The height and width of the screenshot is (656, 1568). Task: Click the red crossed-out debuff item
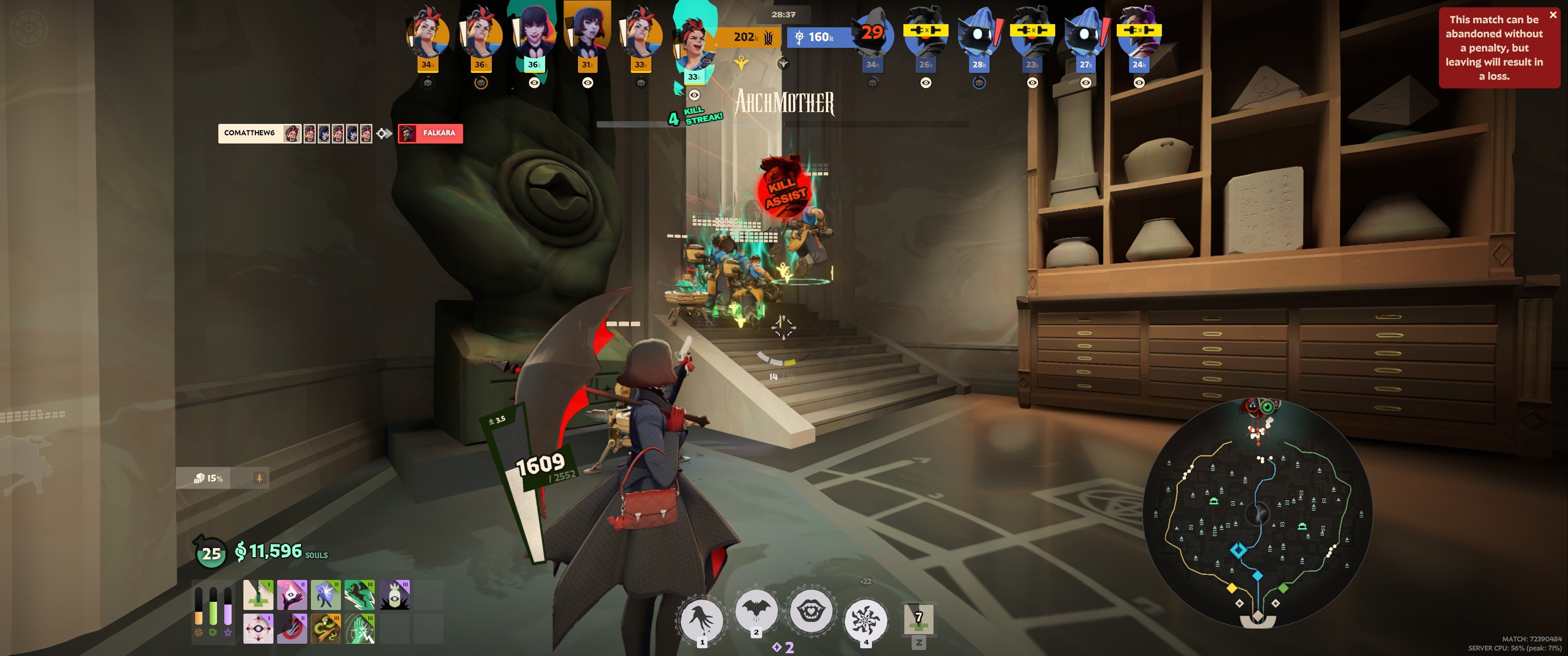(x=292, y=629)
